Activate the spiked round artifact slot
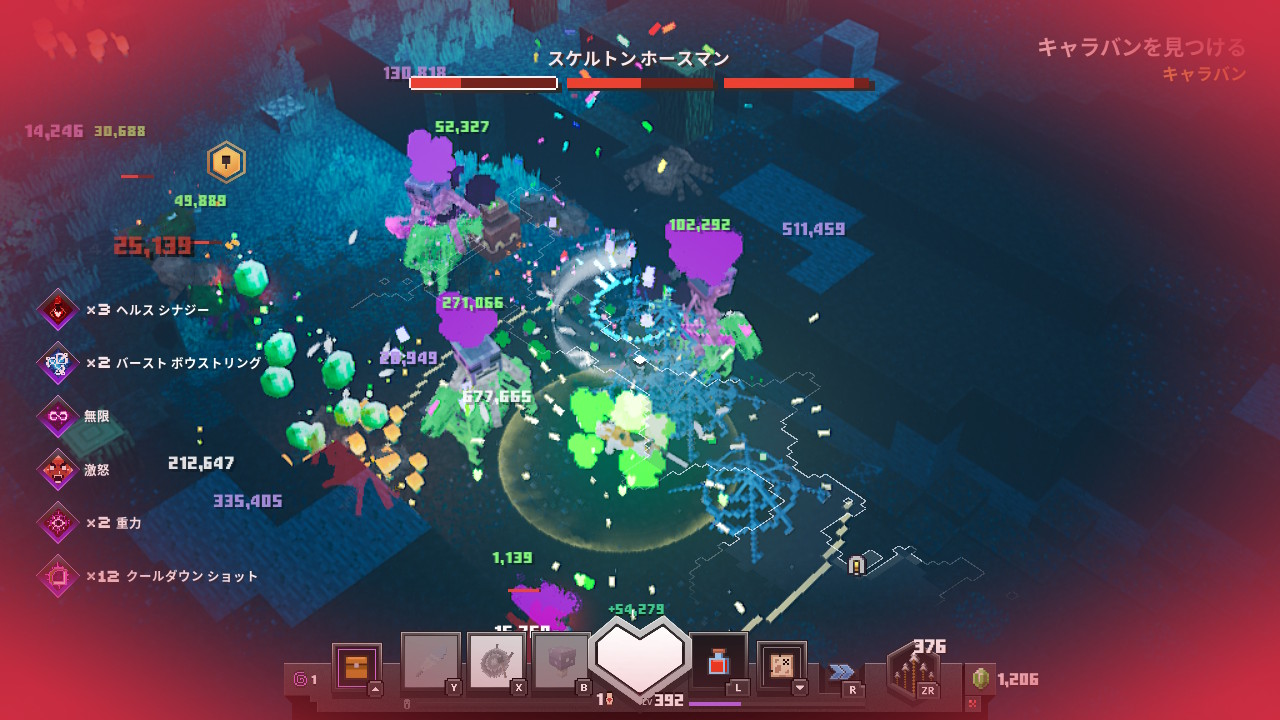The image size is (1280, 720). pyautogui.click(x=497, y=662)
